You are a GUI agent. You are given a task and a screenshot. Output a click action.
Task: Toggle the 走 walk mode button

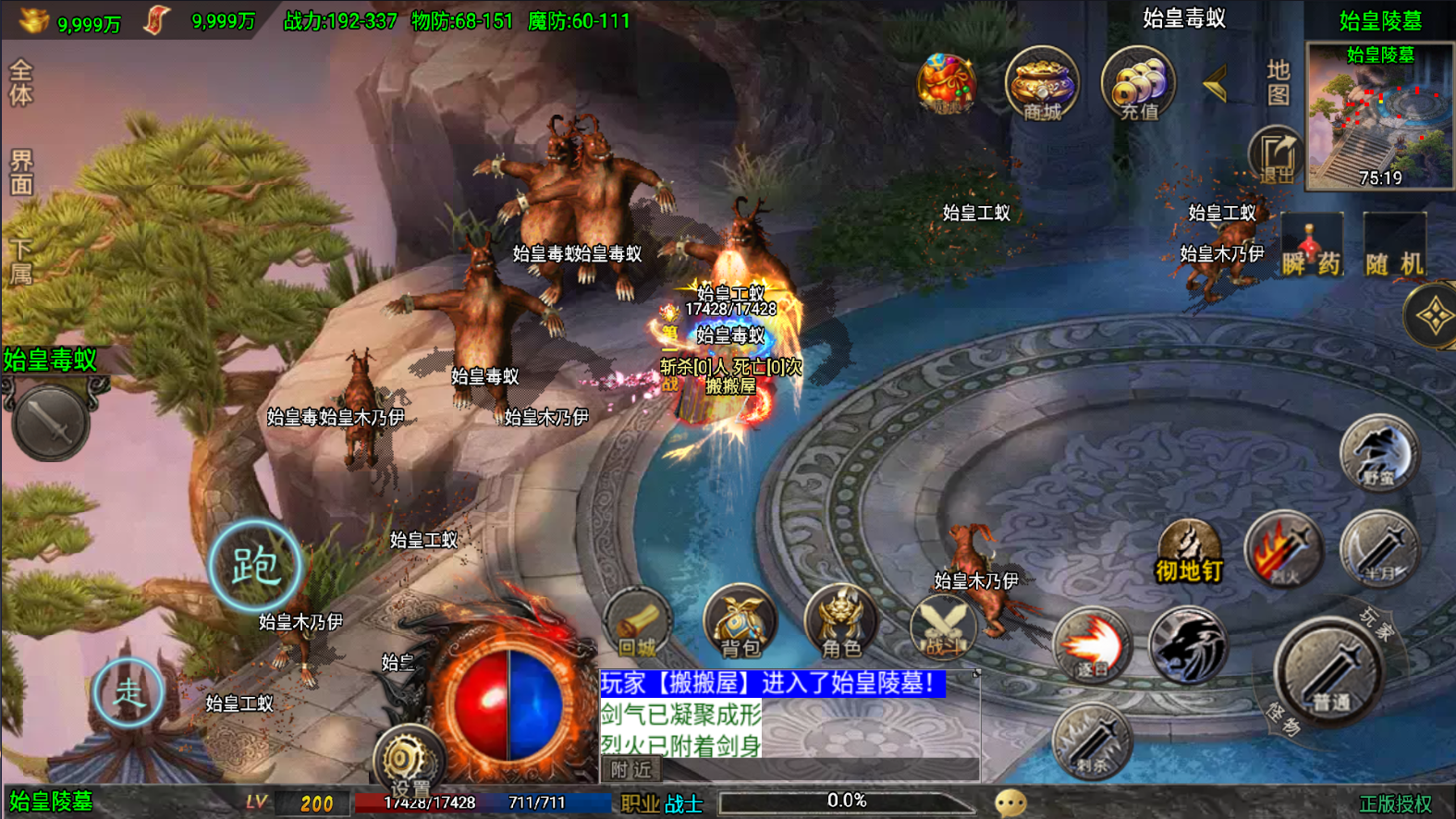[x=128, y=692]
